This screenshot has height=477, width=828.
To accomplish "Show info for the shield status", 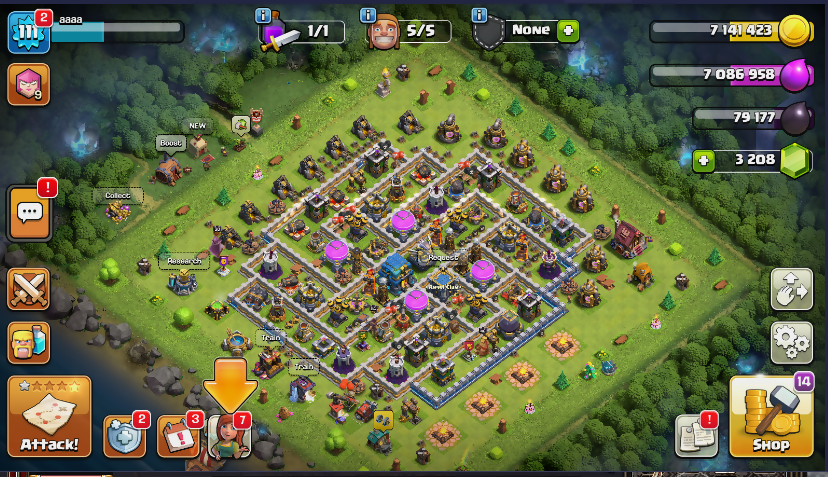I will coord(479,15).
